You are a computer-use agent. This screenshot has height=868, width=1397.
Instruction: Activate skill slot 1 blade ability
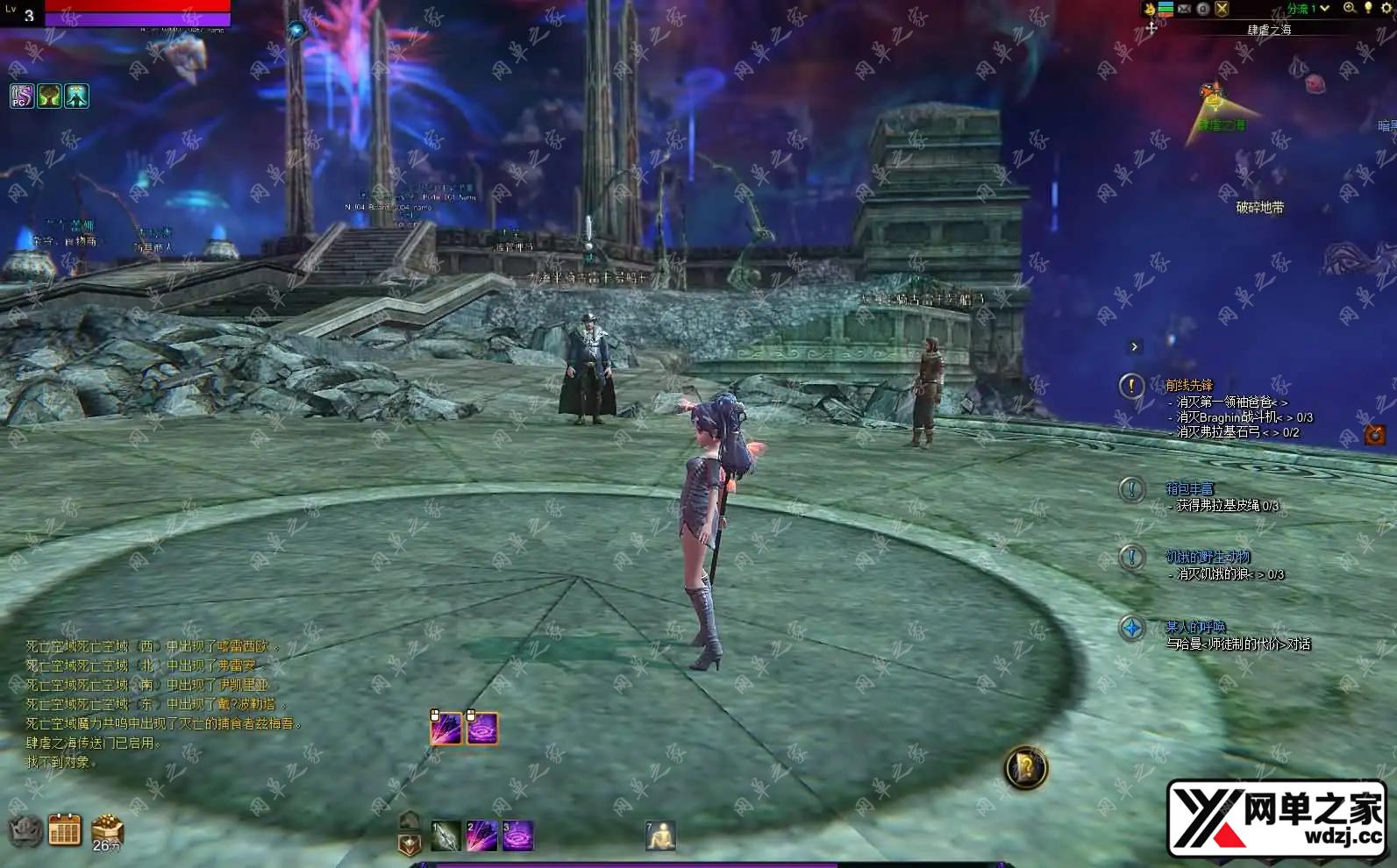[x=445, y=836]
